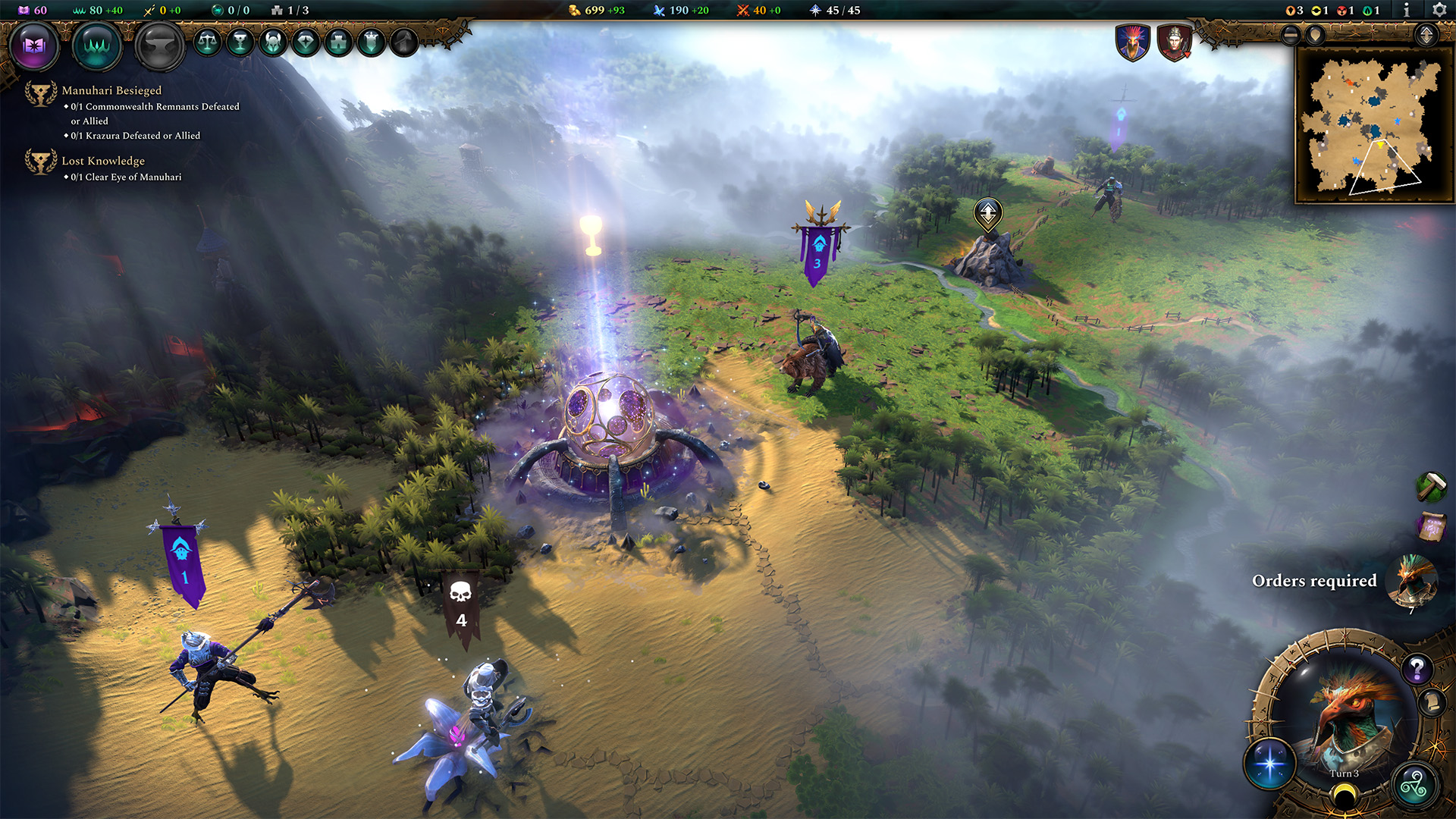Click the hammer construction notification

tap(1431, 486)
